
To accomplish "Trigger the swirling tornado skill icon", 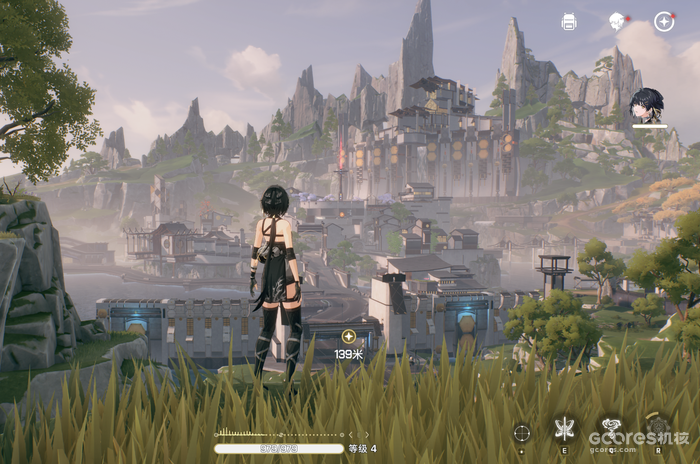I will (x=610, y=430).
